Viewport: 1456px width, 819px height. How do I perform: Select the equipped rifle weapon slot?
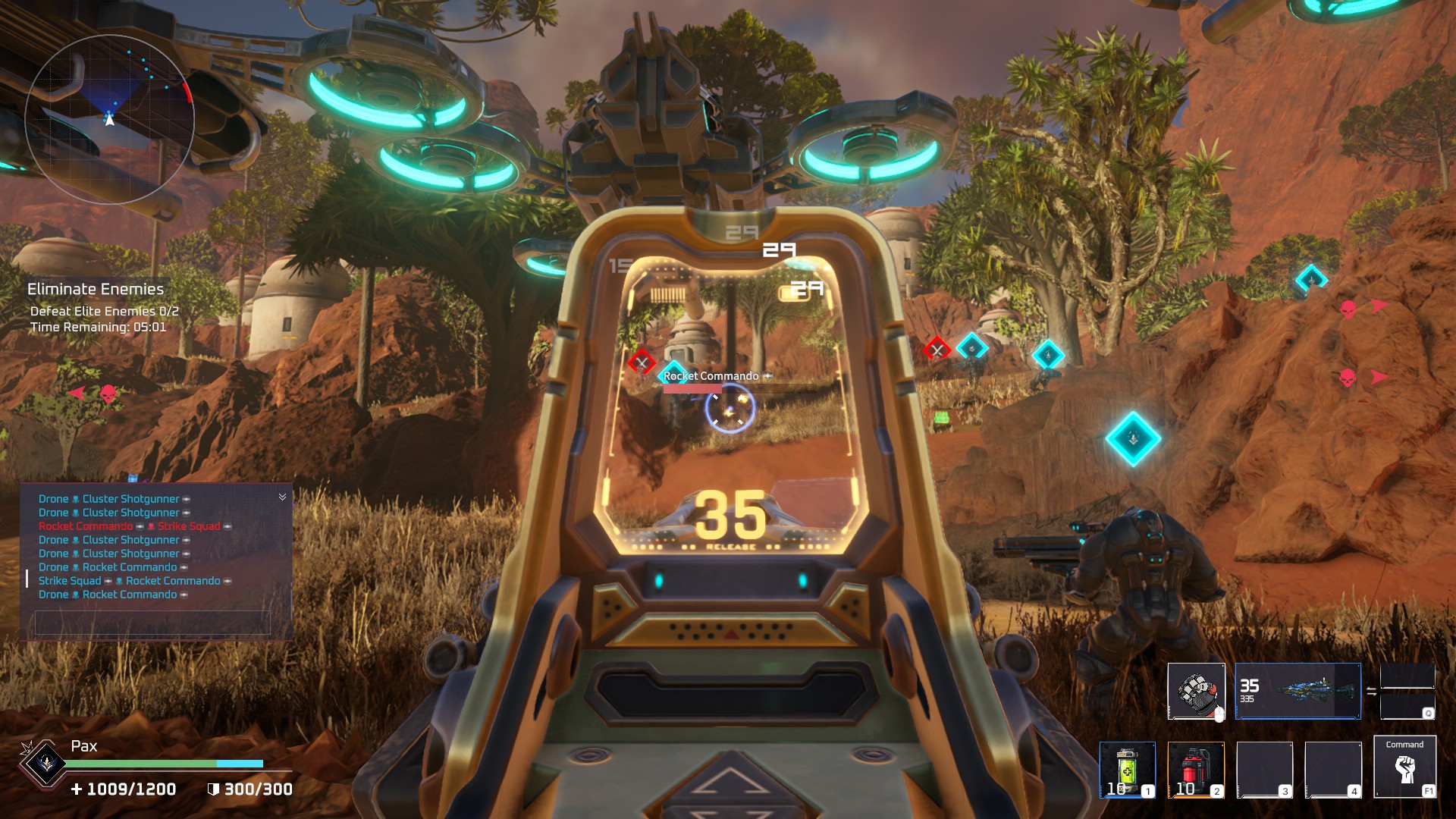[1298, 691]
